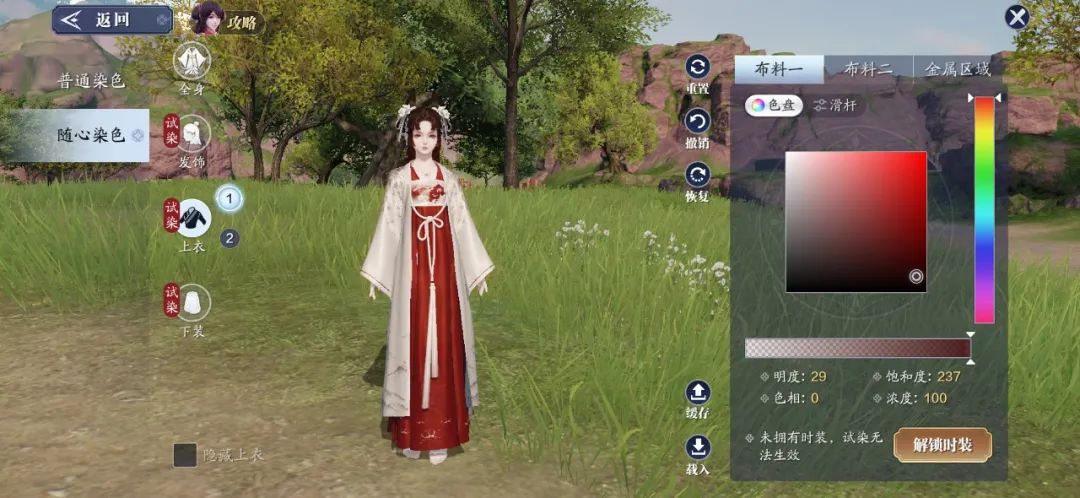The width and height of the screenshot is (1080, 498).
Task: Switch to the 布料二 tab
Action: 866,69
